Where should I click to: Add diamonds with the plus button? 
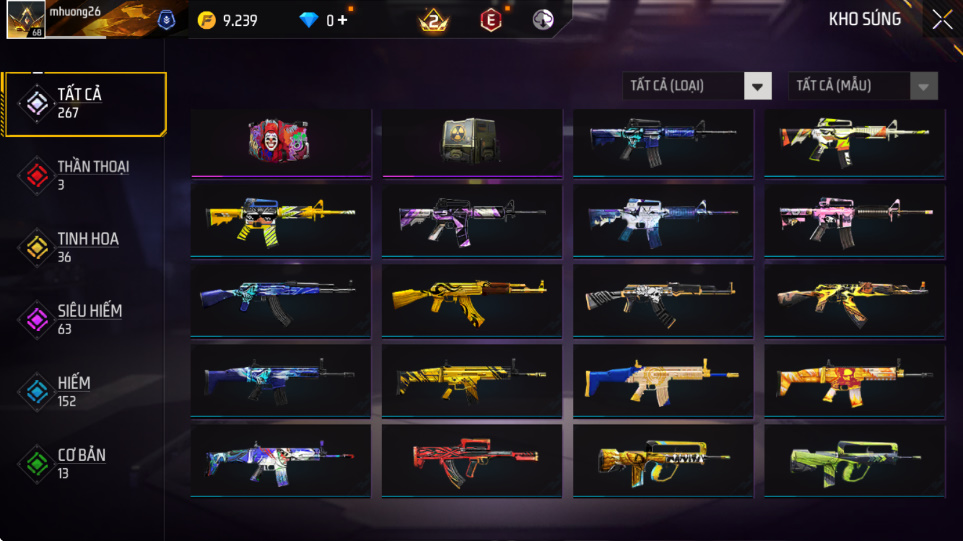(343, 20)
